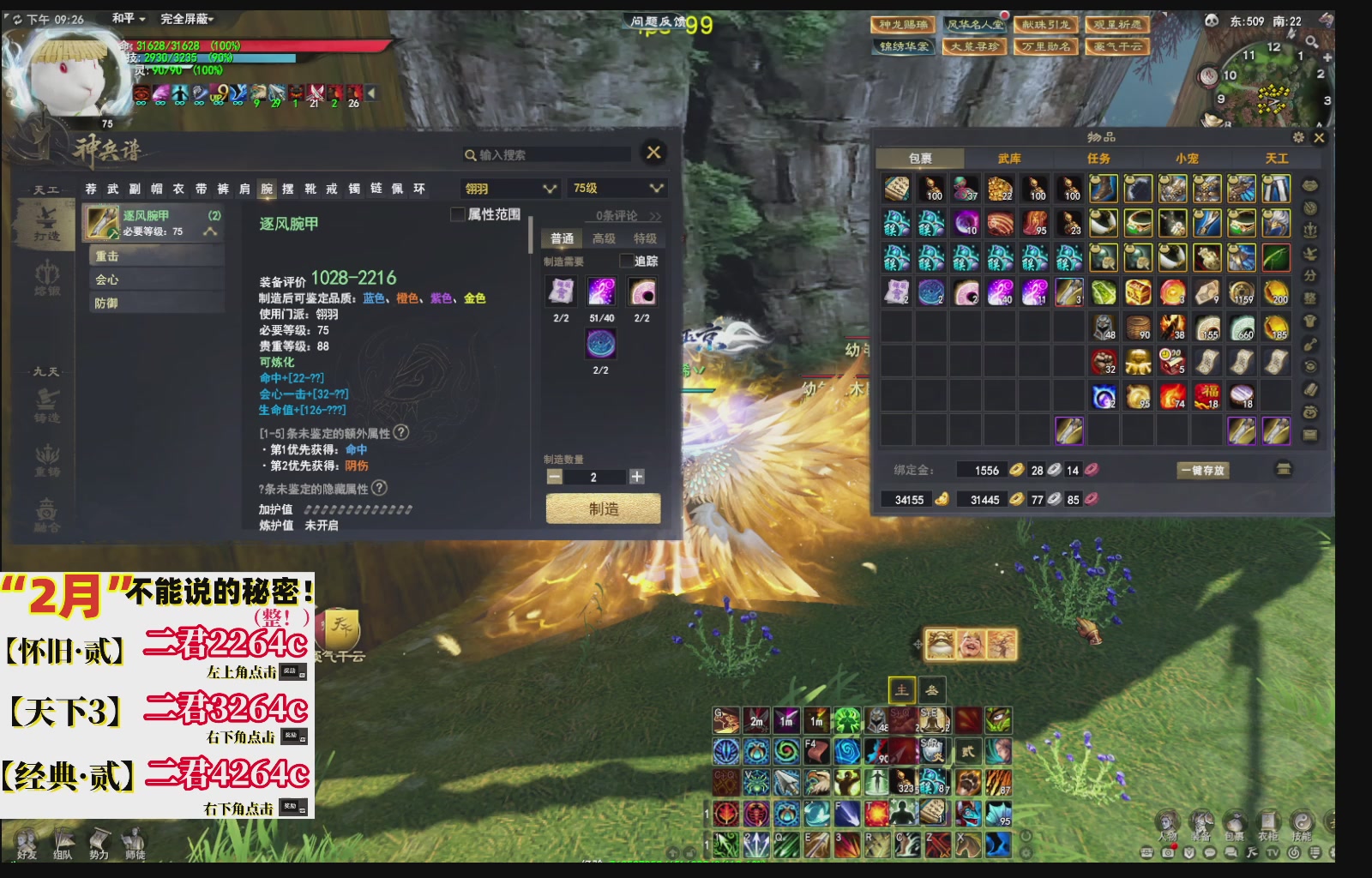
Task: Open the 人物 character icon at bottom
Action: (x=1168, y=821)
